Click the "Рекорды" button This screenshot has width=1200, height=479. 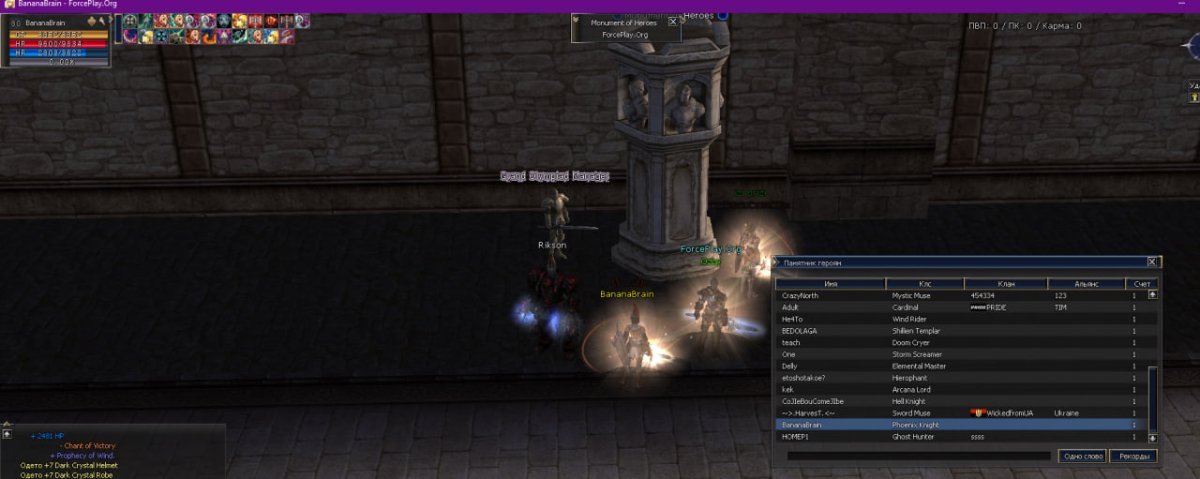click(1132, 456)
